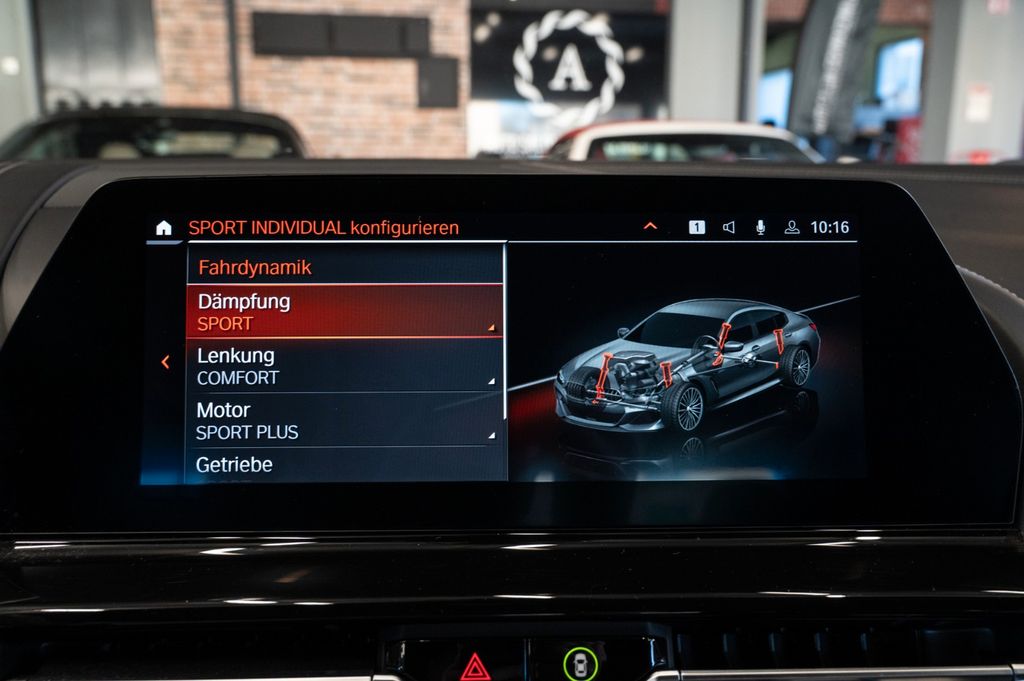This screenshot has width=1024, height=681.
Task: Tap the speaker volume icon
Action: [728, 227]
